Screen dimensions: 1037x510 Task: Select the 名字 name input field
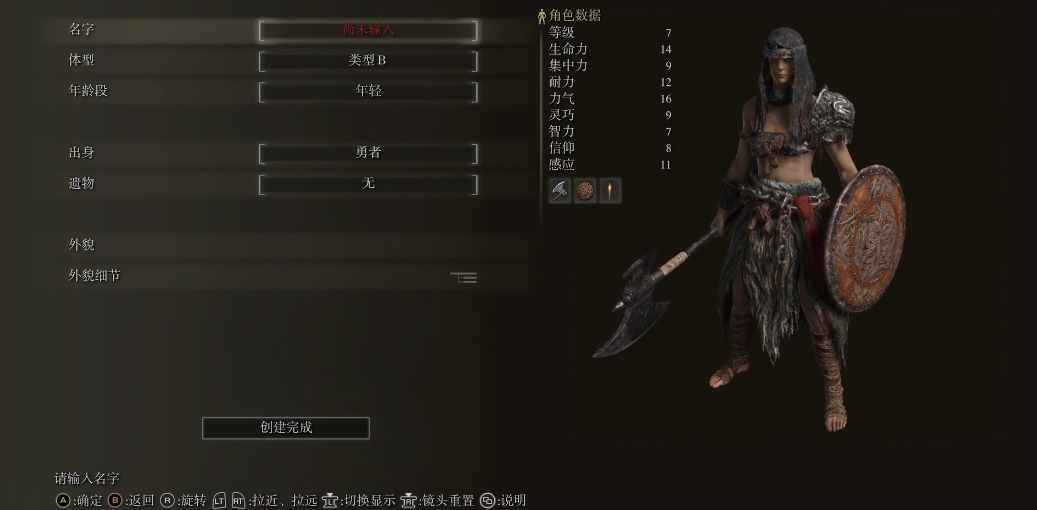tap(368, 30)
